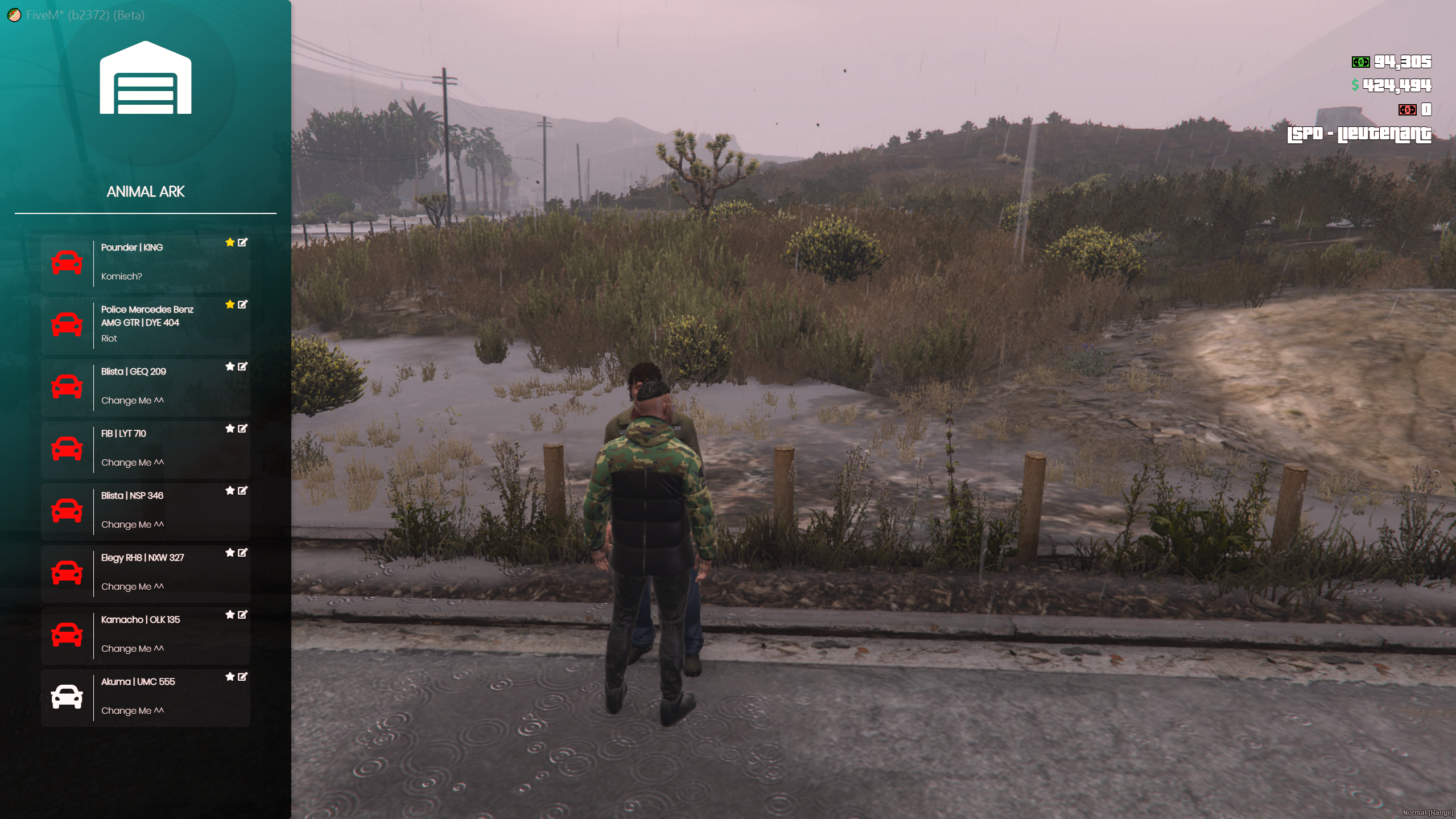Image resolution: width=1456 pixels, height=819 pixels.
Task: Star the Akuma | UMC 555 vehicle
Action: [230, 677]
